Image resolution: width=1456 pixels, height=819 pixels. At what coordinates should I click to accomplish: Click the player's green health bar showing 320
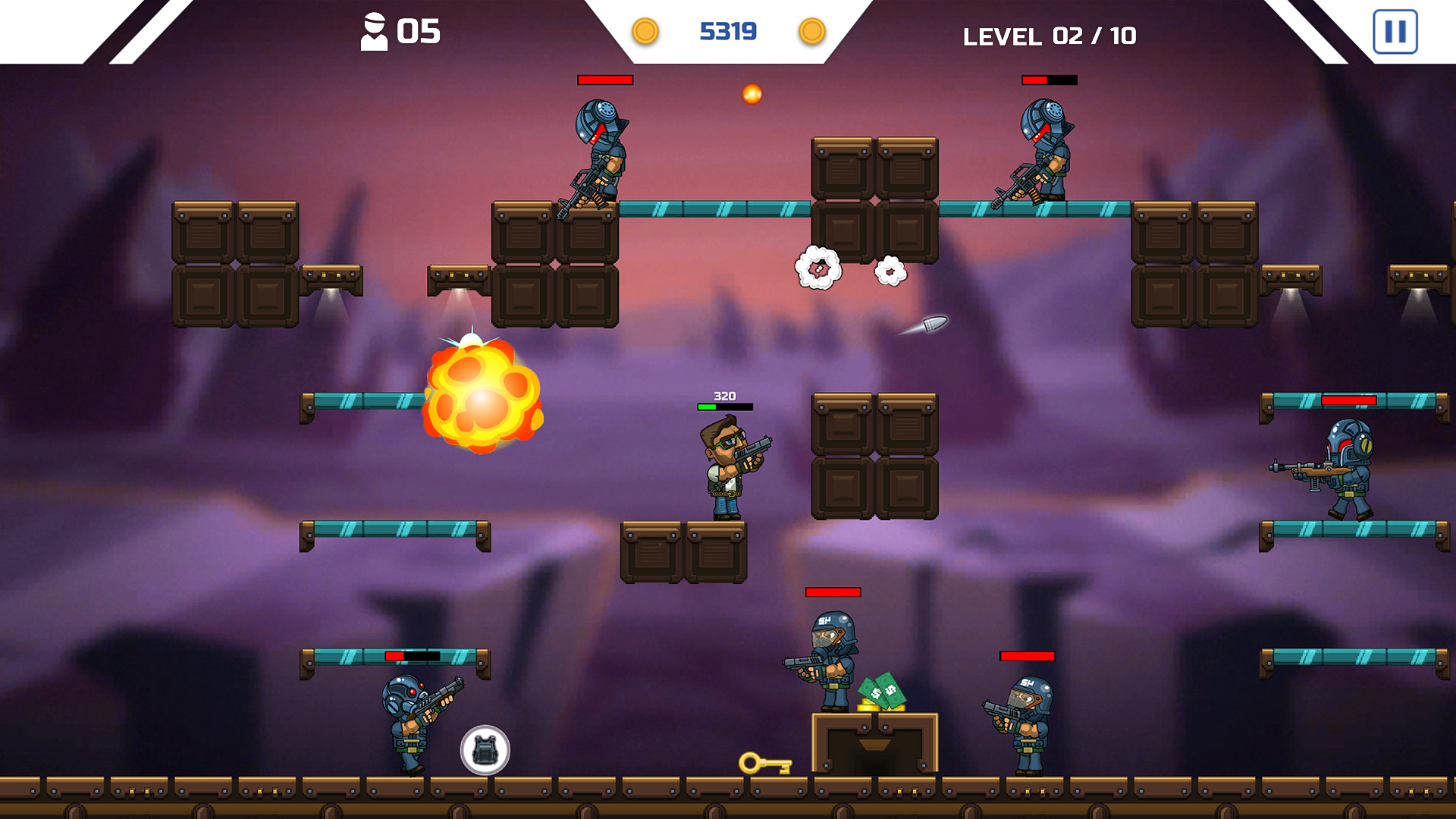(x=724, y=406)
